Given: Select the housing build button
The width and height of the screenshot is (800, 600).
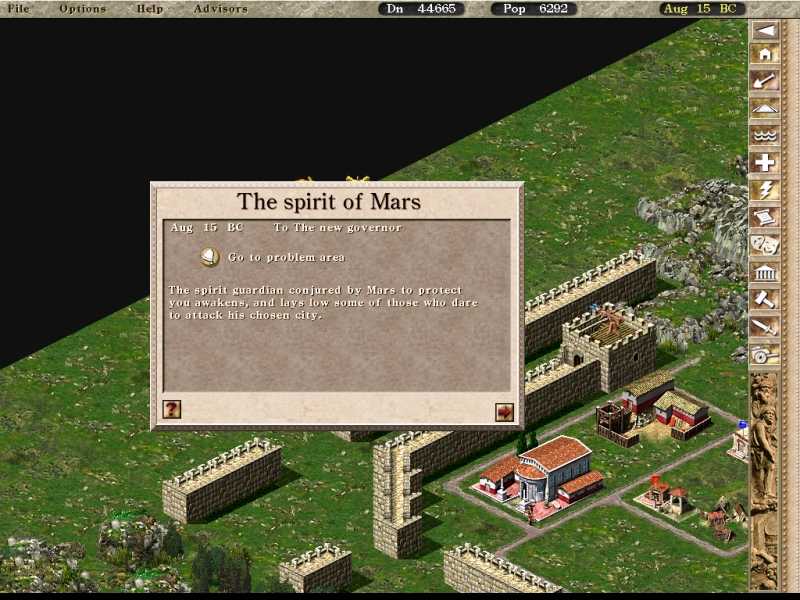Looking at the screenshot, I should (765, 55).
